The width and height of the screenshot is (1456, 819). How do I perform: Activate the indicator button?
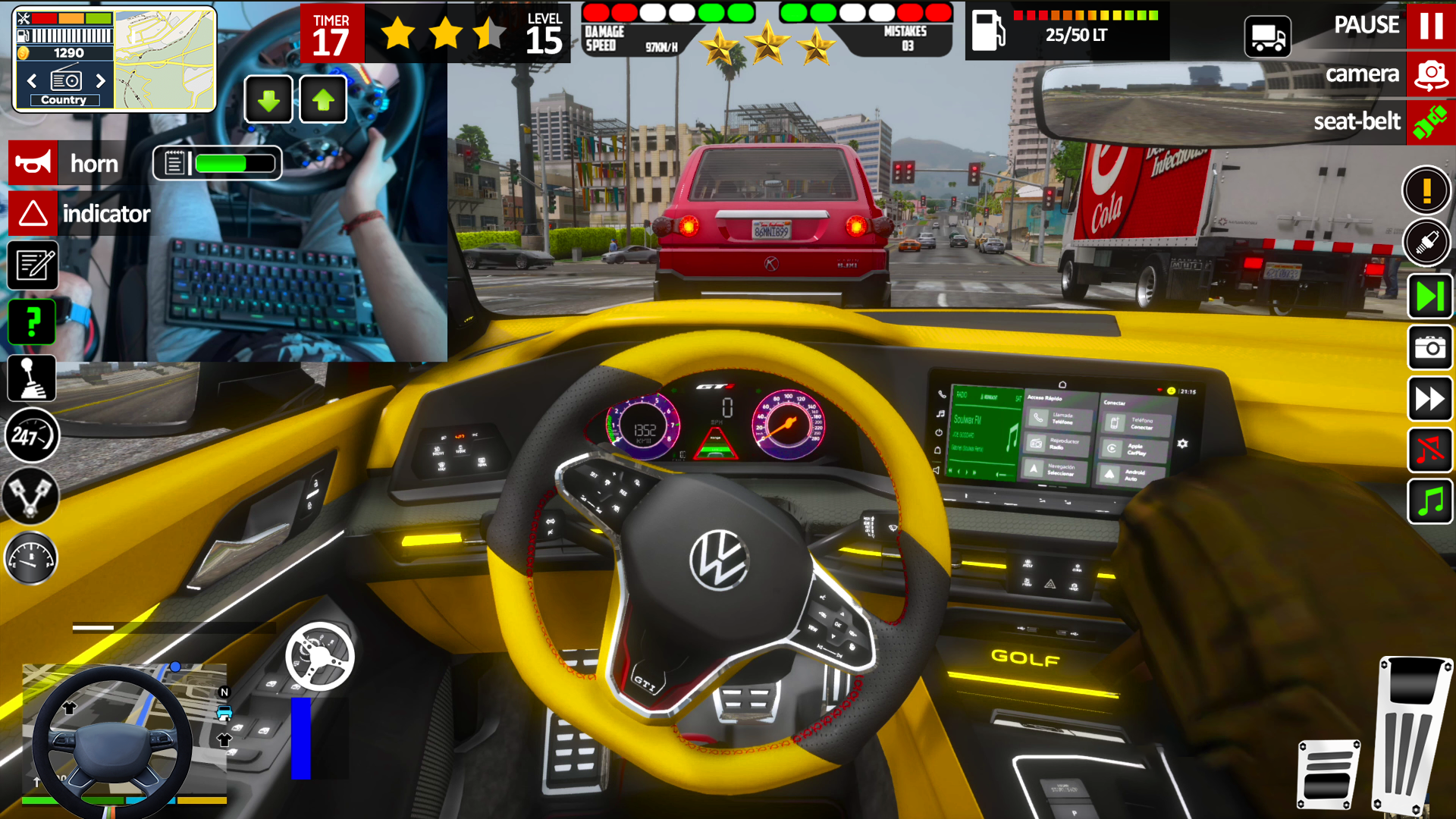click(x=32, y=213)
